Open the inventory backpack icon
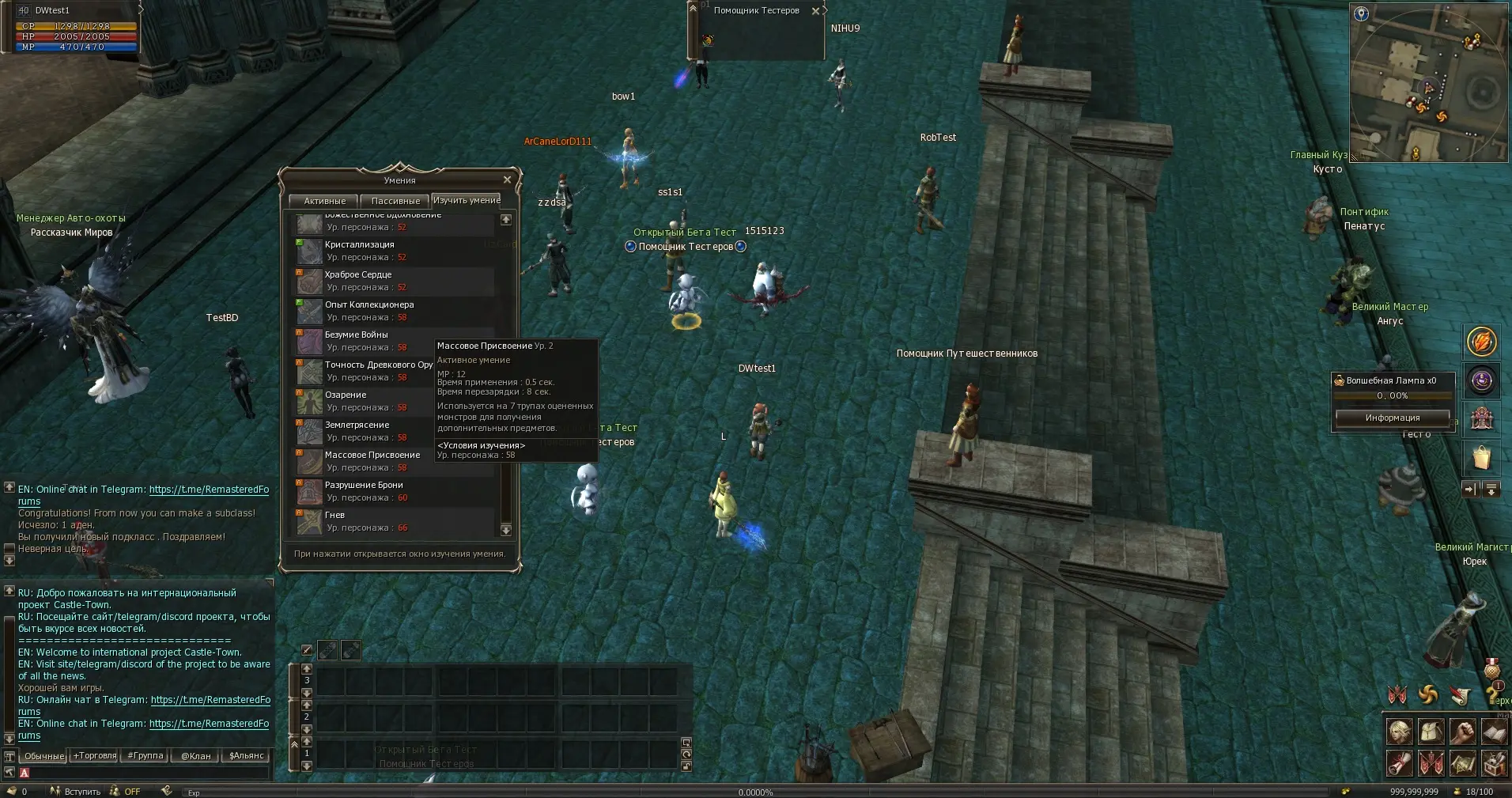The image size is (1512, 798). pyautogui.click(x=1431, y=732)
